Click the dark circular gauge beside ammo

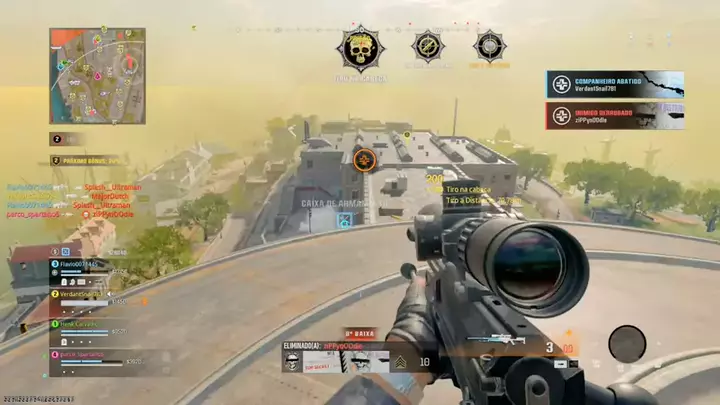tap(627, 343)
